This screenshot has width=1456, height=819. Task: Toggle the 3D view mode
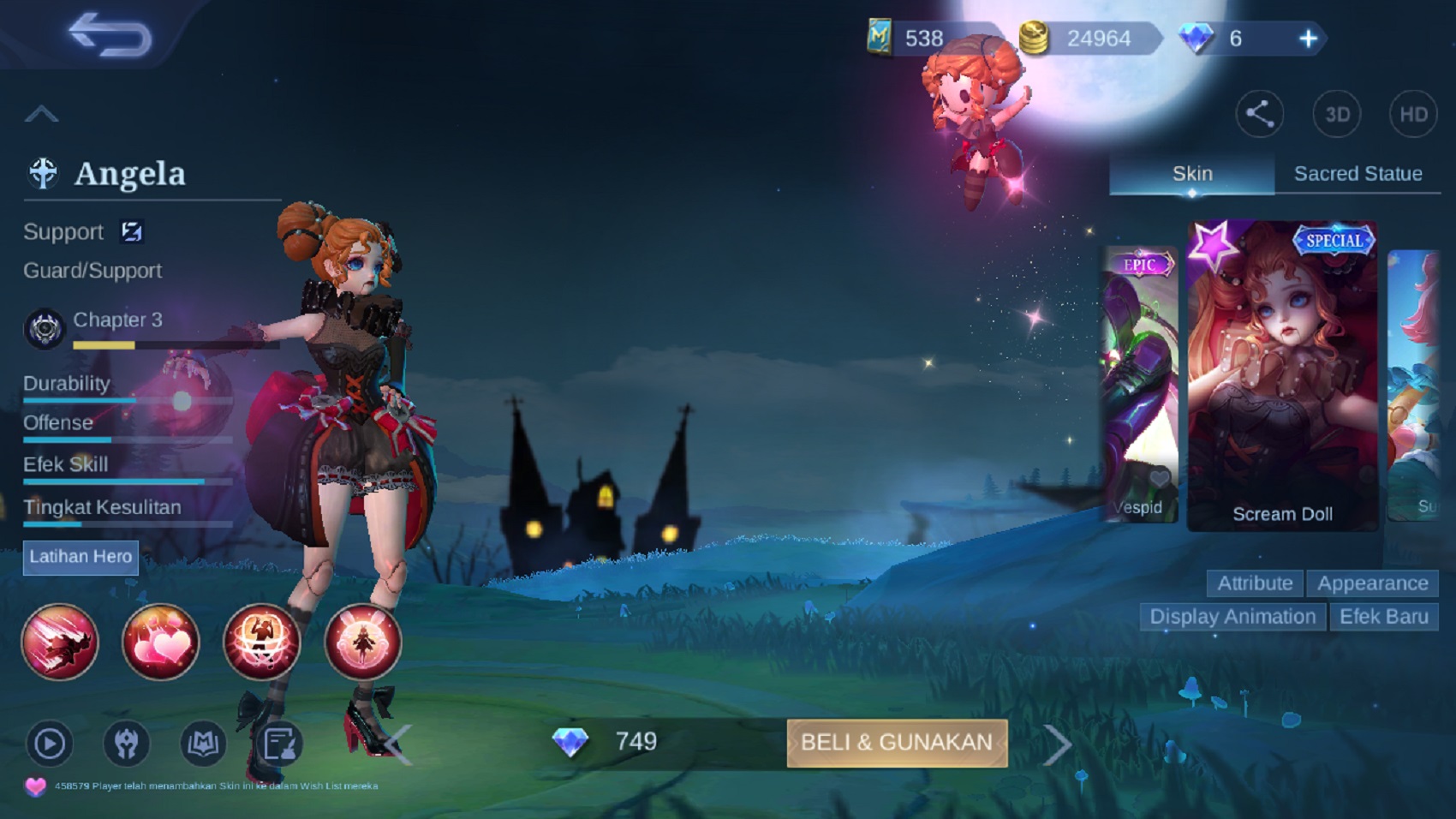point(1338,114)
